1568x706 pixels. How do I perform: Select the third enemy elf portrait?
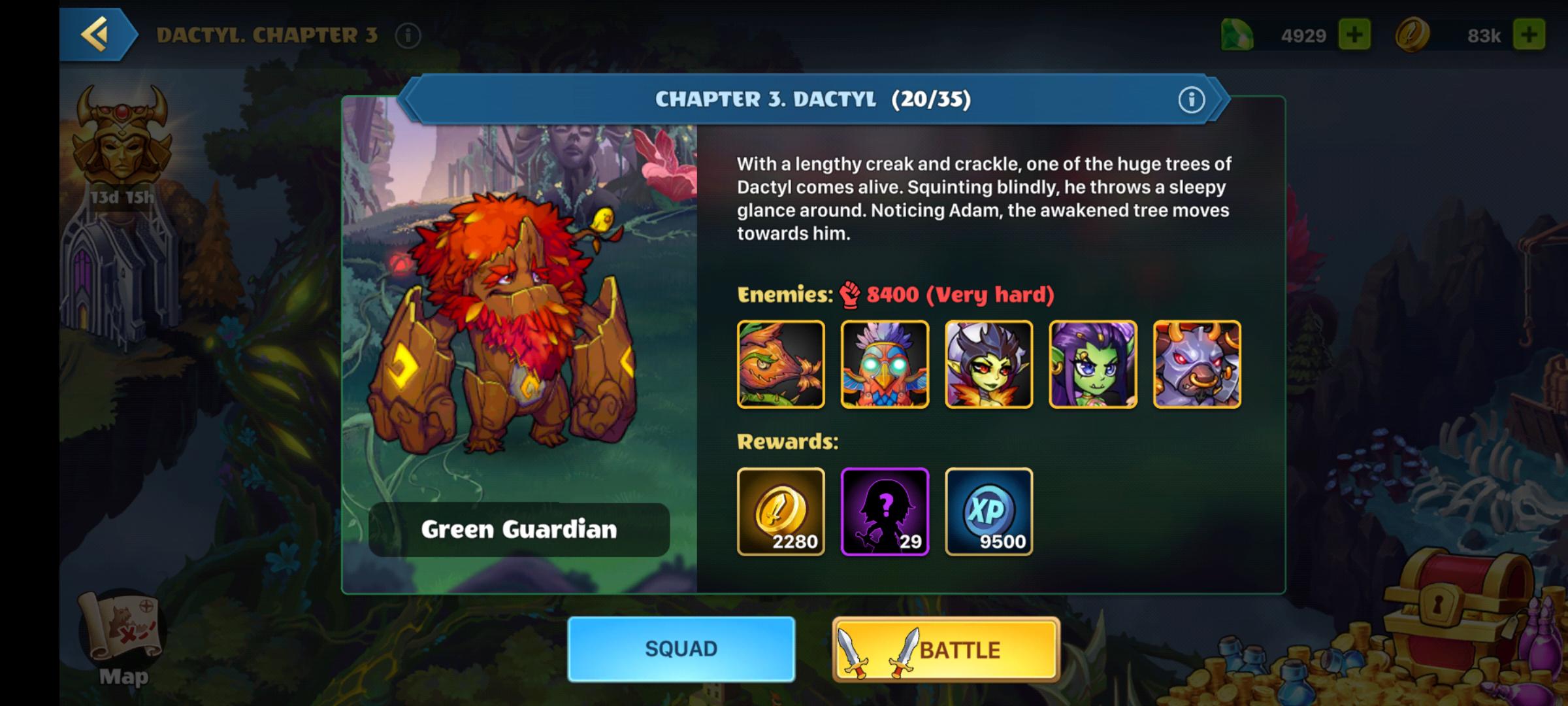point(989,364)
